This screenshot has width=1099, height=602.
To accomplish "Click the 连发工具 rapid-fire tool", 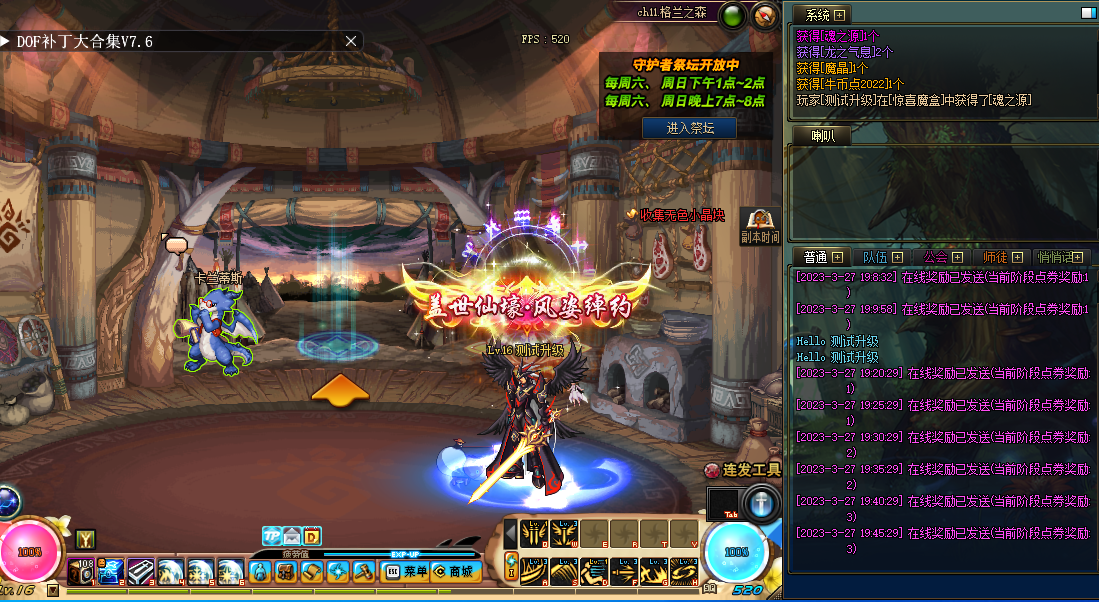I will pos(742,469).
